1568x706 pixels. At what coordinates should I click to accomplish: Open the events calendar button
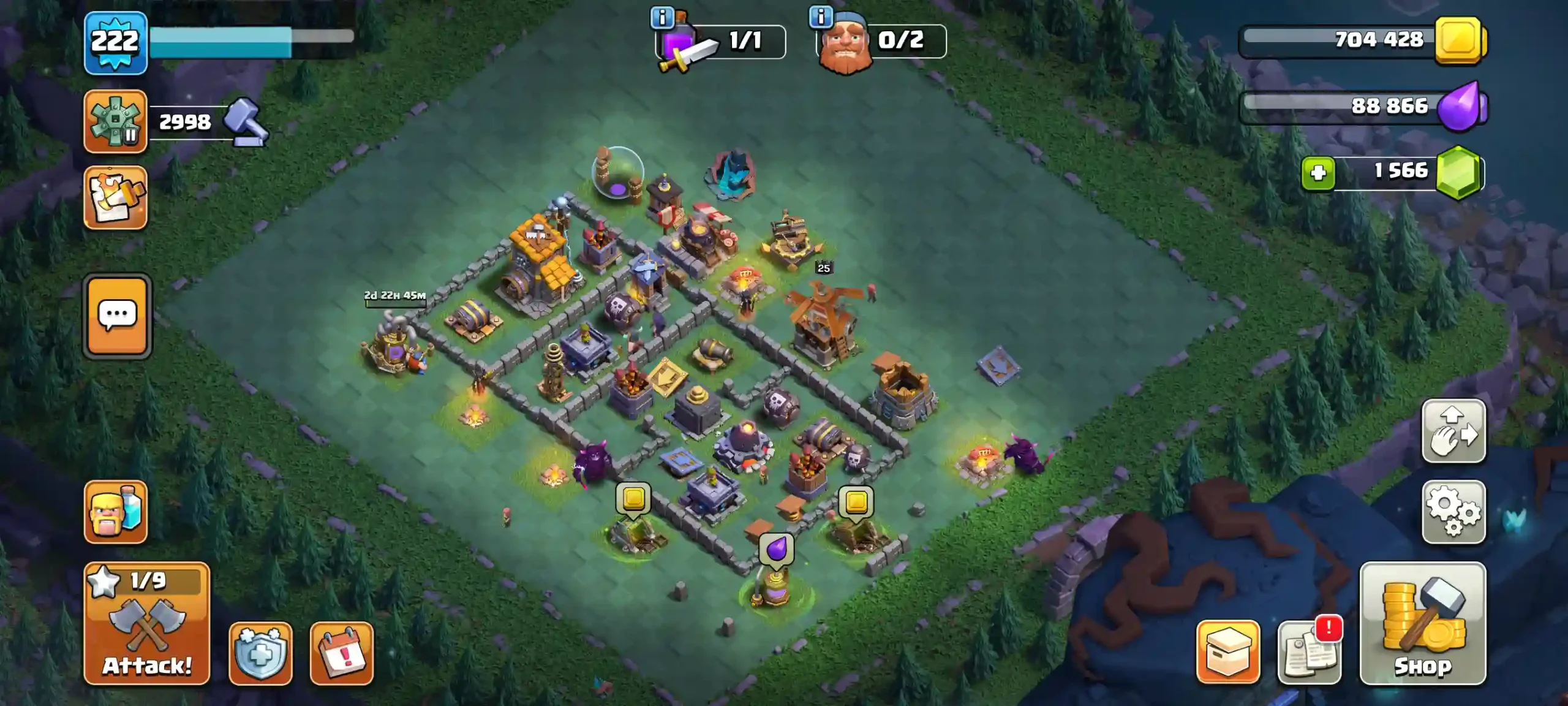click(x=342, y=653)
